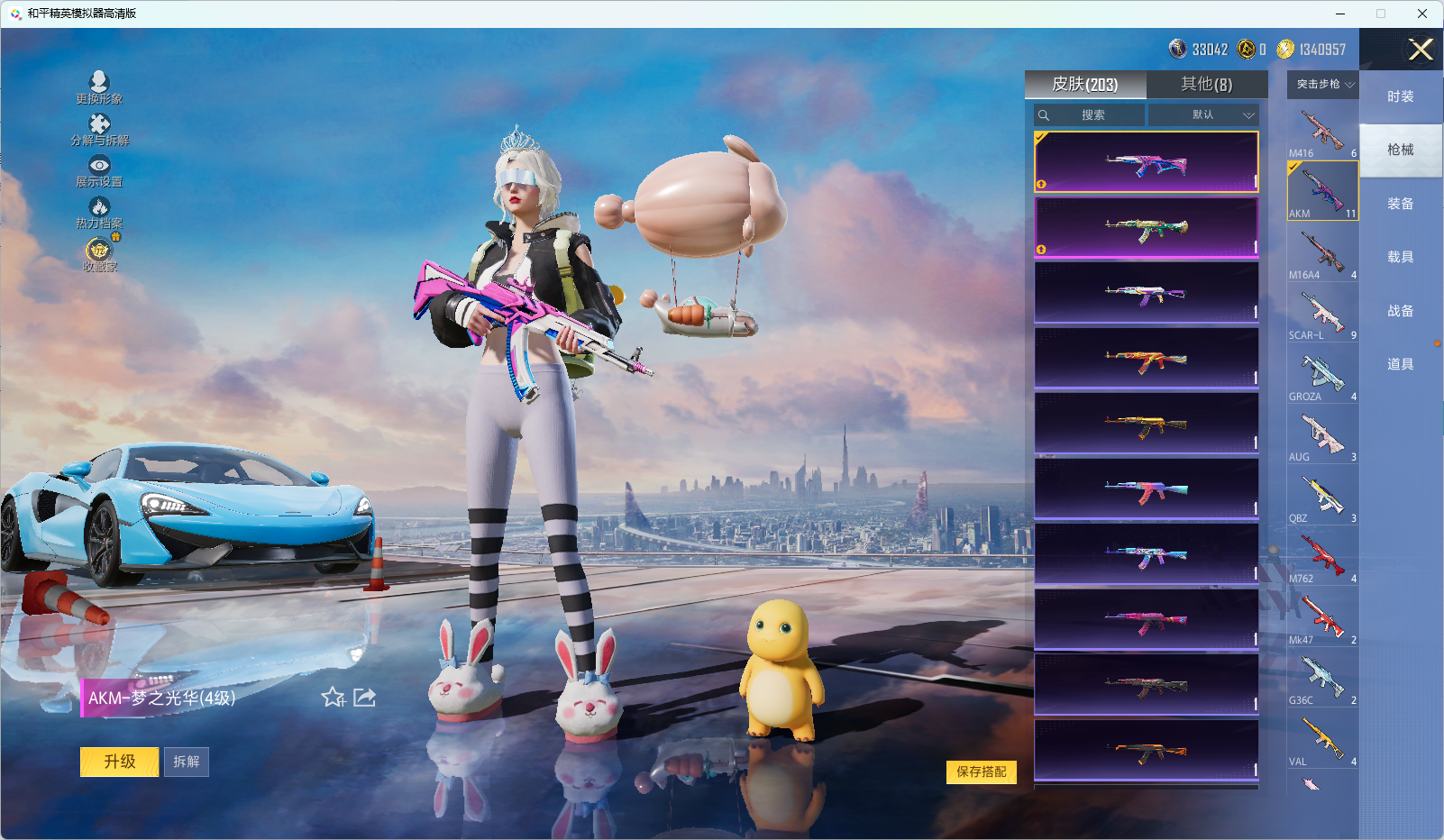Switch to the 载具 vehicle category
The width and height of the screenshot is (1444, 840).
(1400, 257)
